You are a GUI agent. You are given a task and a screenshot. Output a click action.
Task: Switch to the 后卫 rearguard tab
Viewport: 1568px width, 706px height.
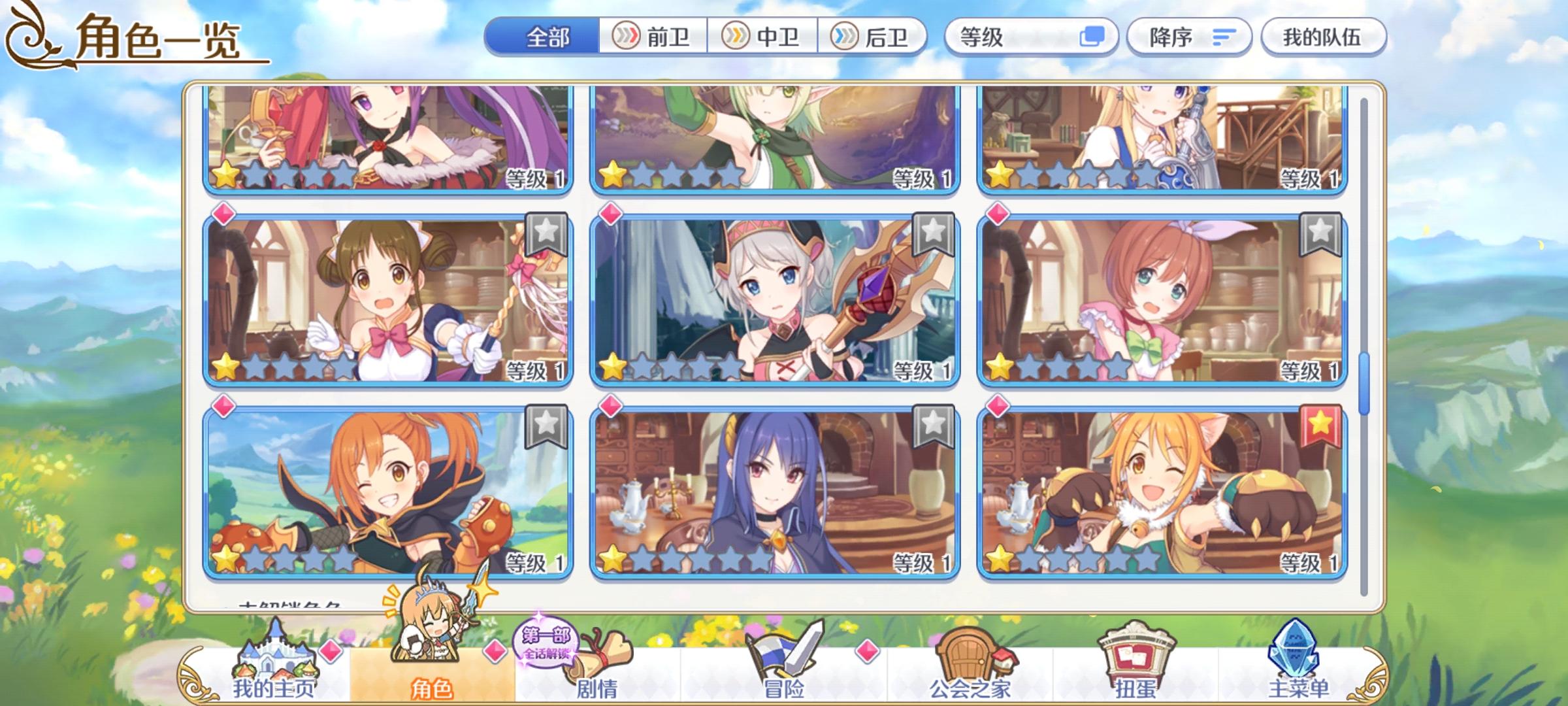tap(871, 37)
